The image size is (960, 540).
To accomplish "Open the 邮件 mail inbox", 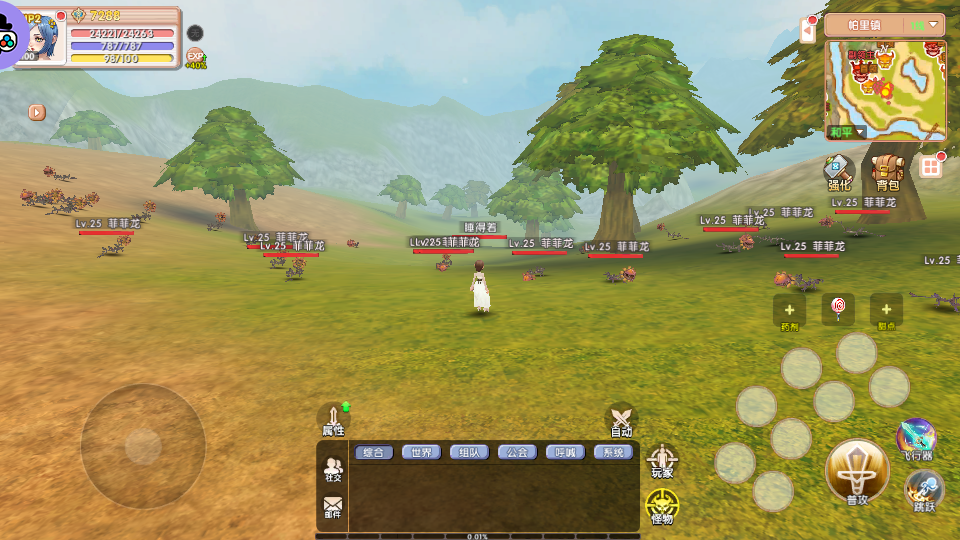I will (x=333, y=508).
